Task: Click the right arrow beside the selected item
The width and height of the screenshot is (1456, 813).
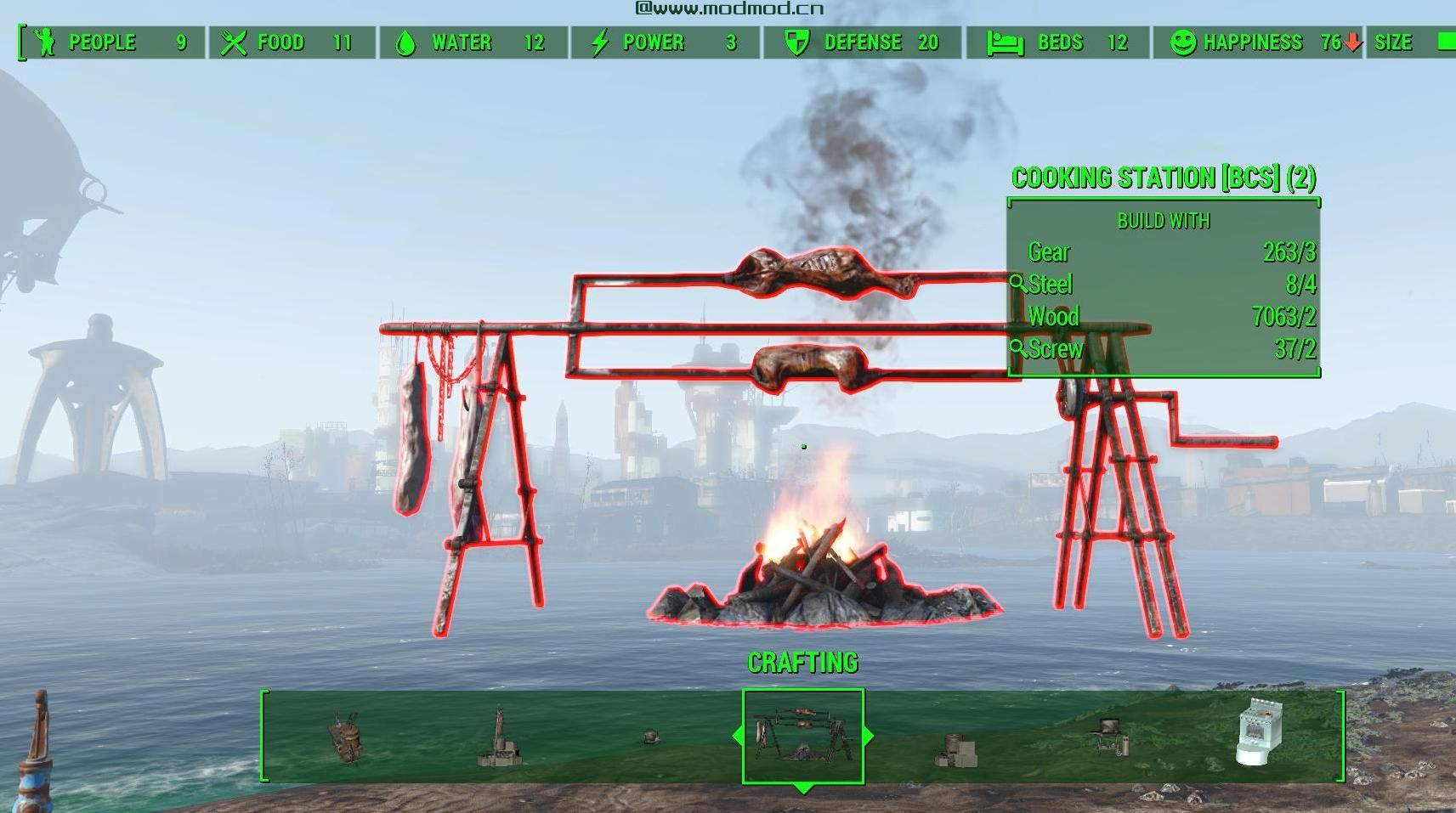Action: [869, 736]
